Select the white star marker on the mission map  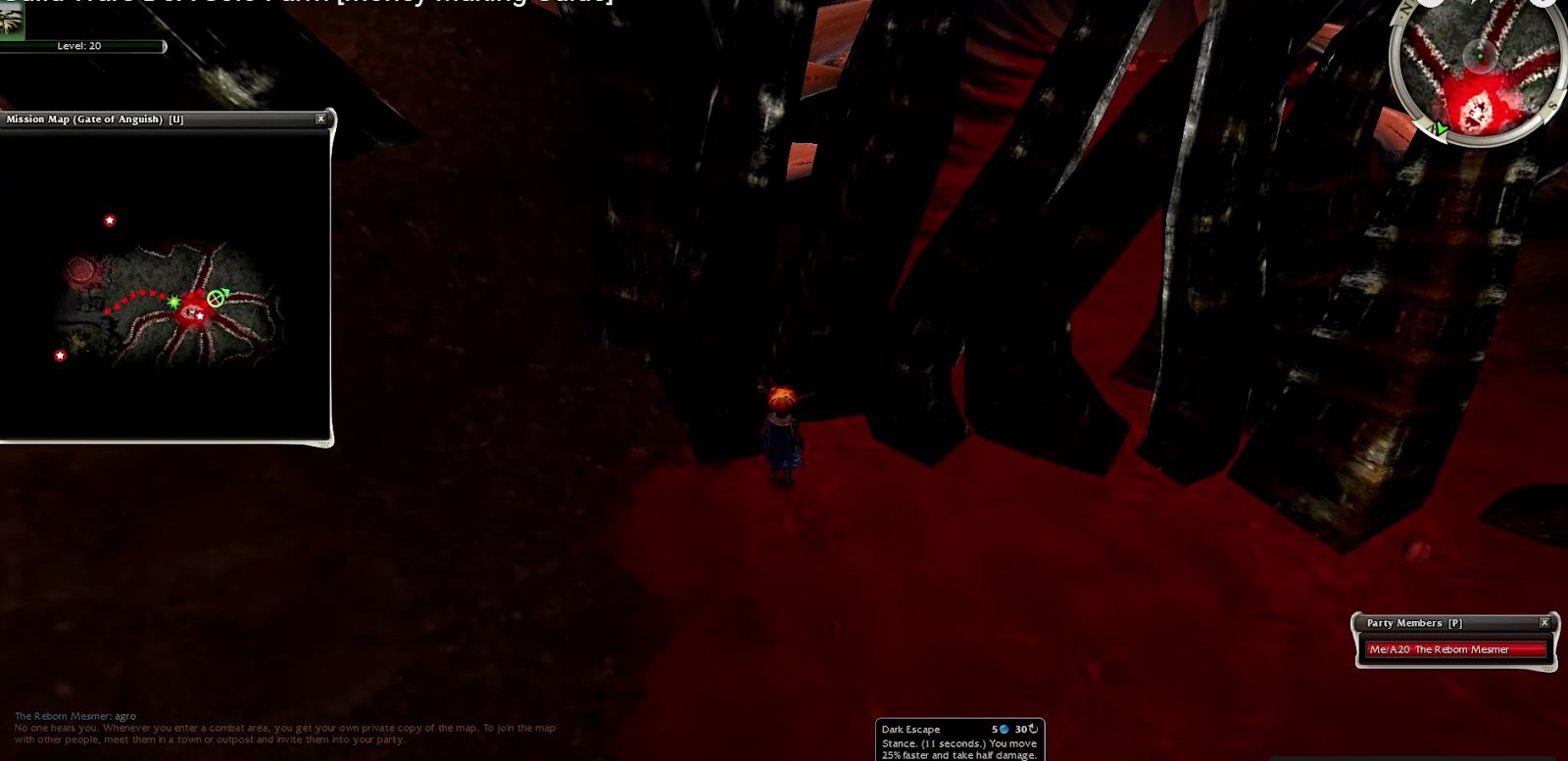click(199, 315)
